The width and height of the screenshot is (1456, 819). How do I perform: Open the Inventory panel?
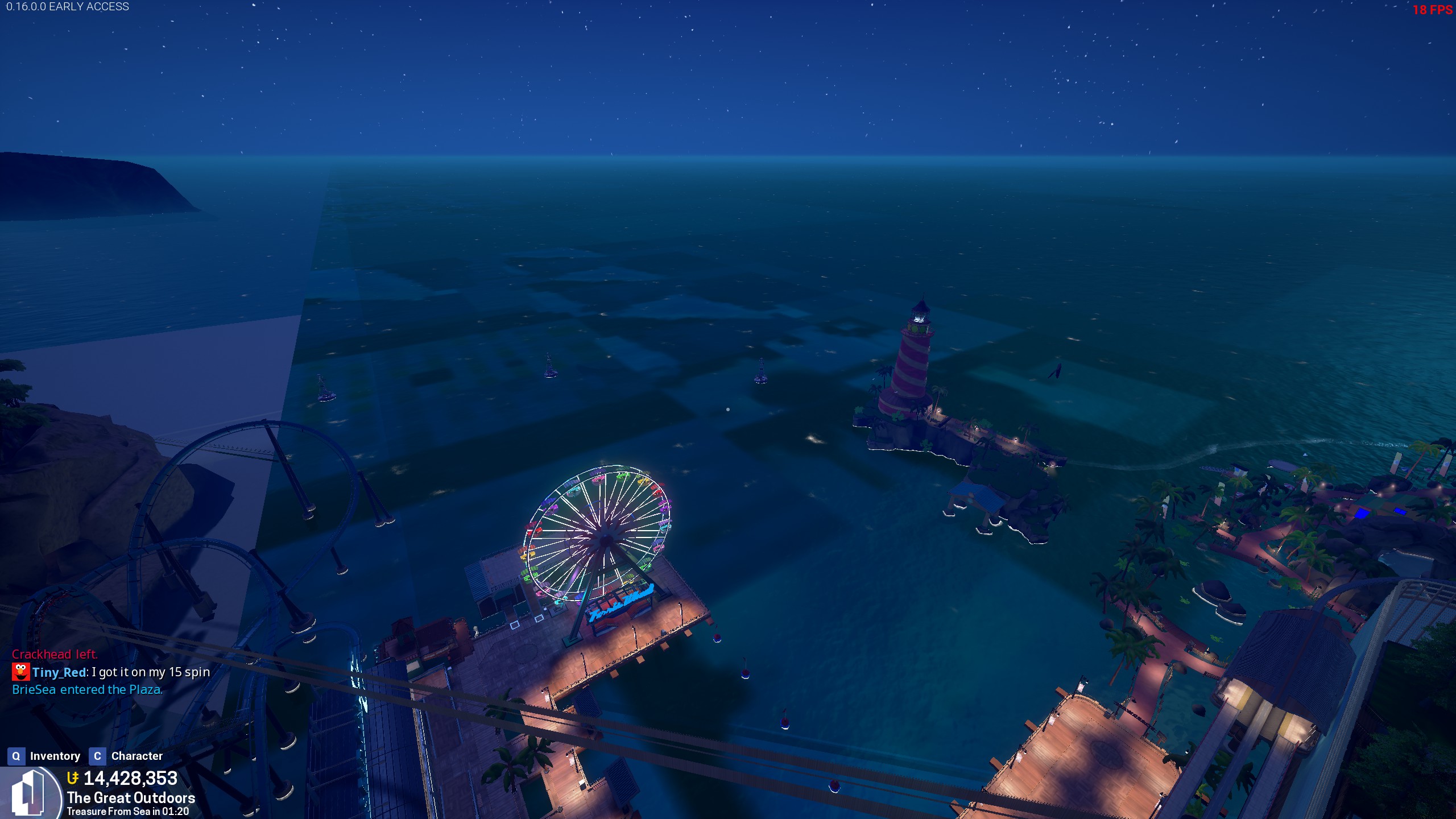pyautogui.click(x=44, y=756)
